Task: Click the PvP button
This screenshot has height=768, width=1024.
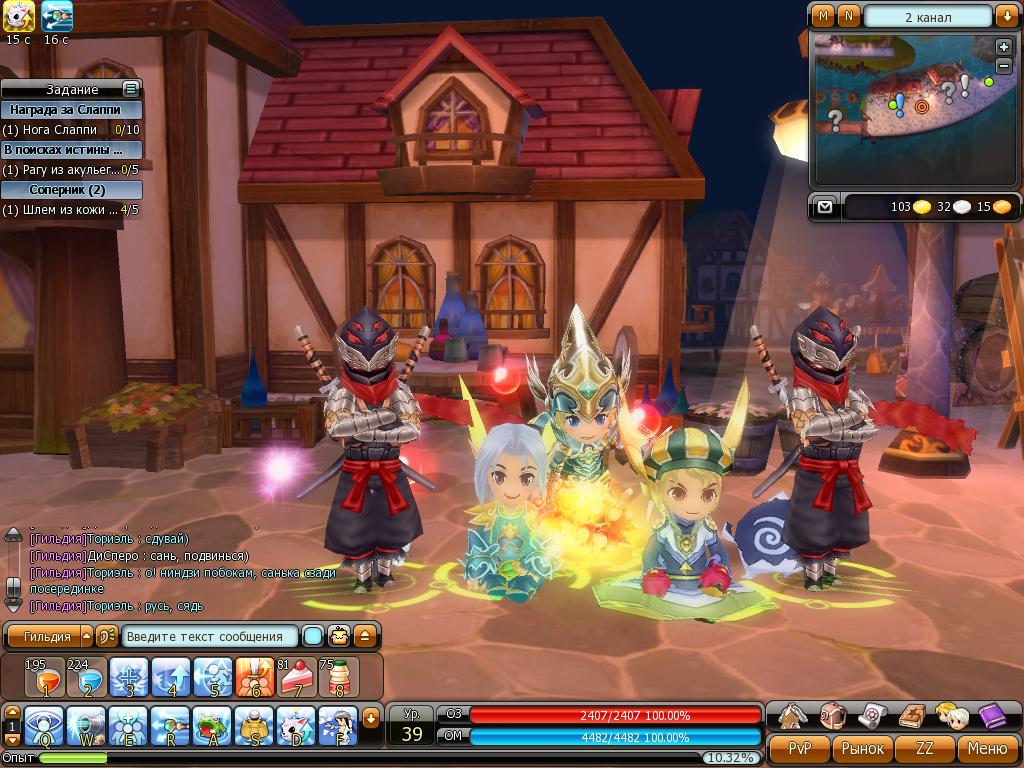Action: (799, 748)
